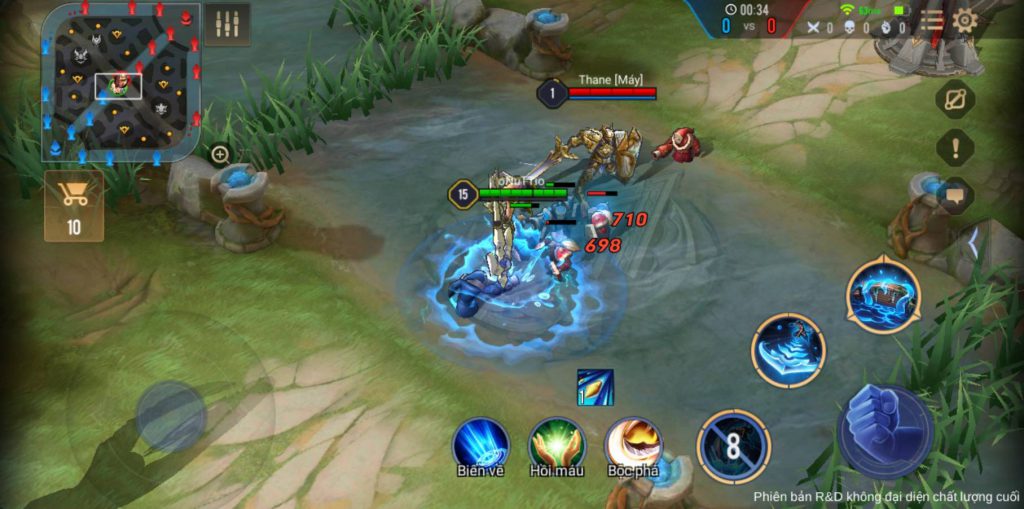Open the chat speech bubble

[955, 196]
